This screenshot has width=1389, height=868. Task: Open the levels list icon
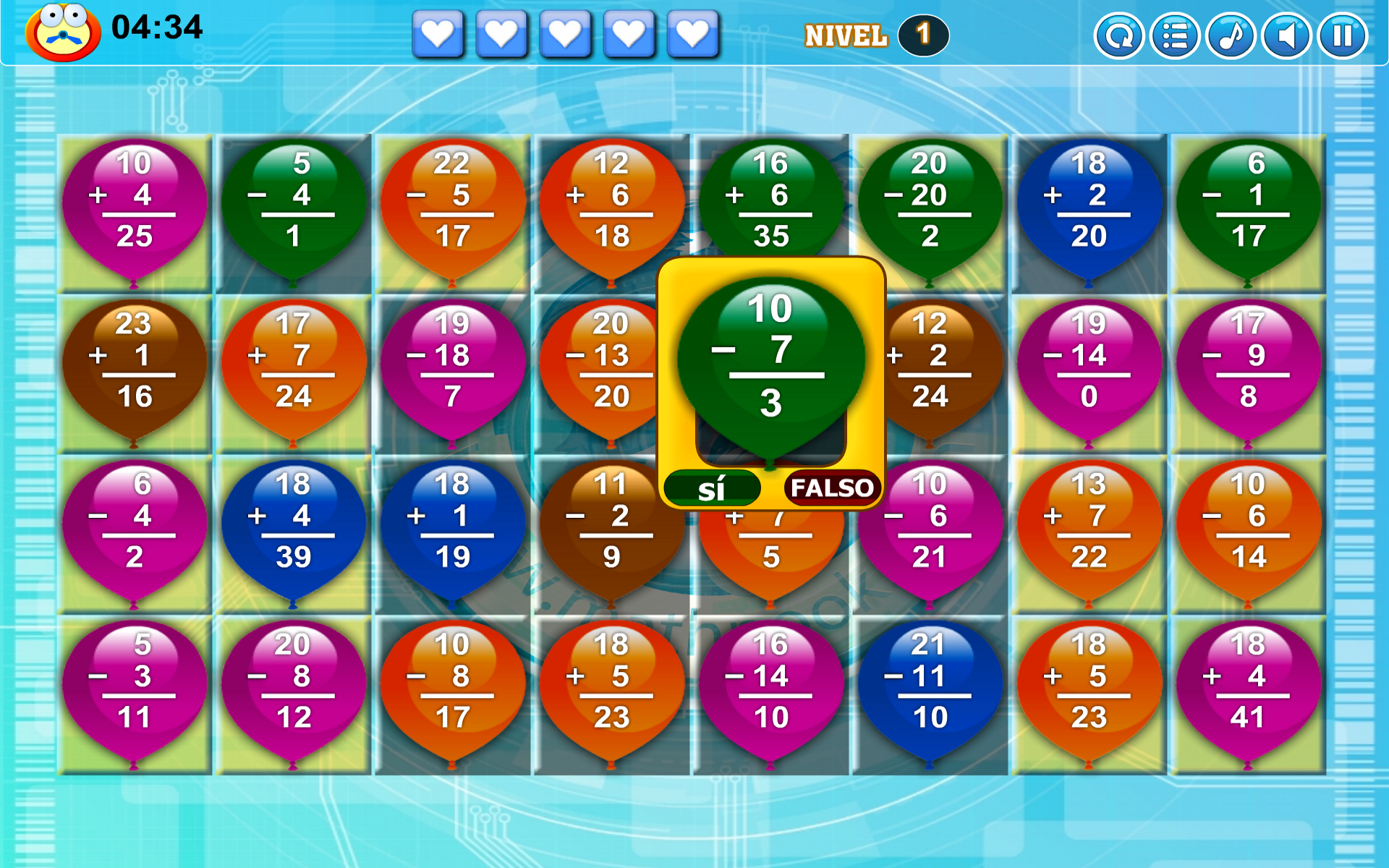[1175, 35]
